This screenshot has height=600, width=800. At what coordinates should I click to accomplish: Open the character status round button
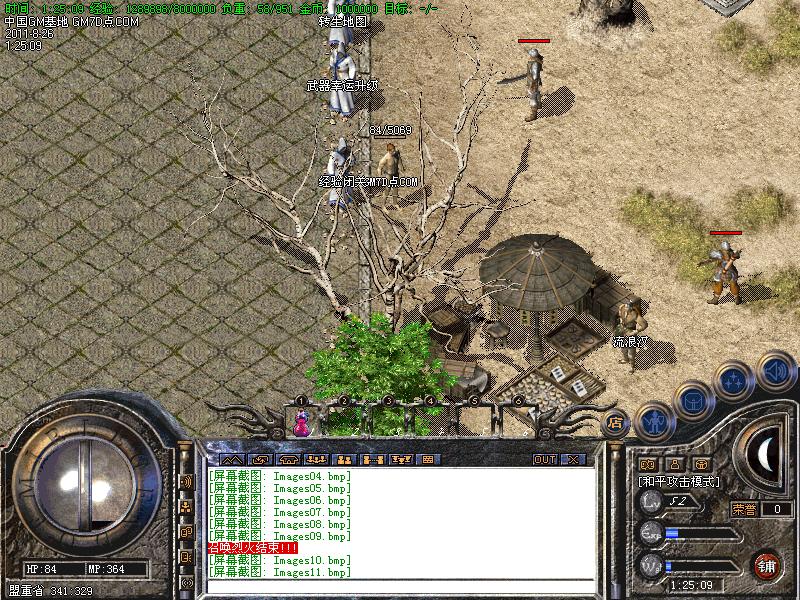654,424
